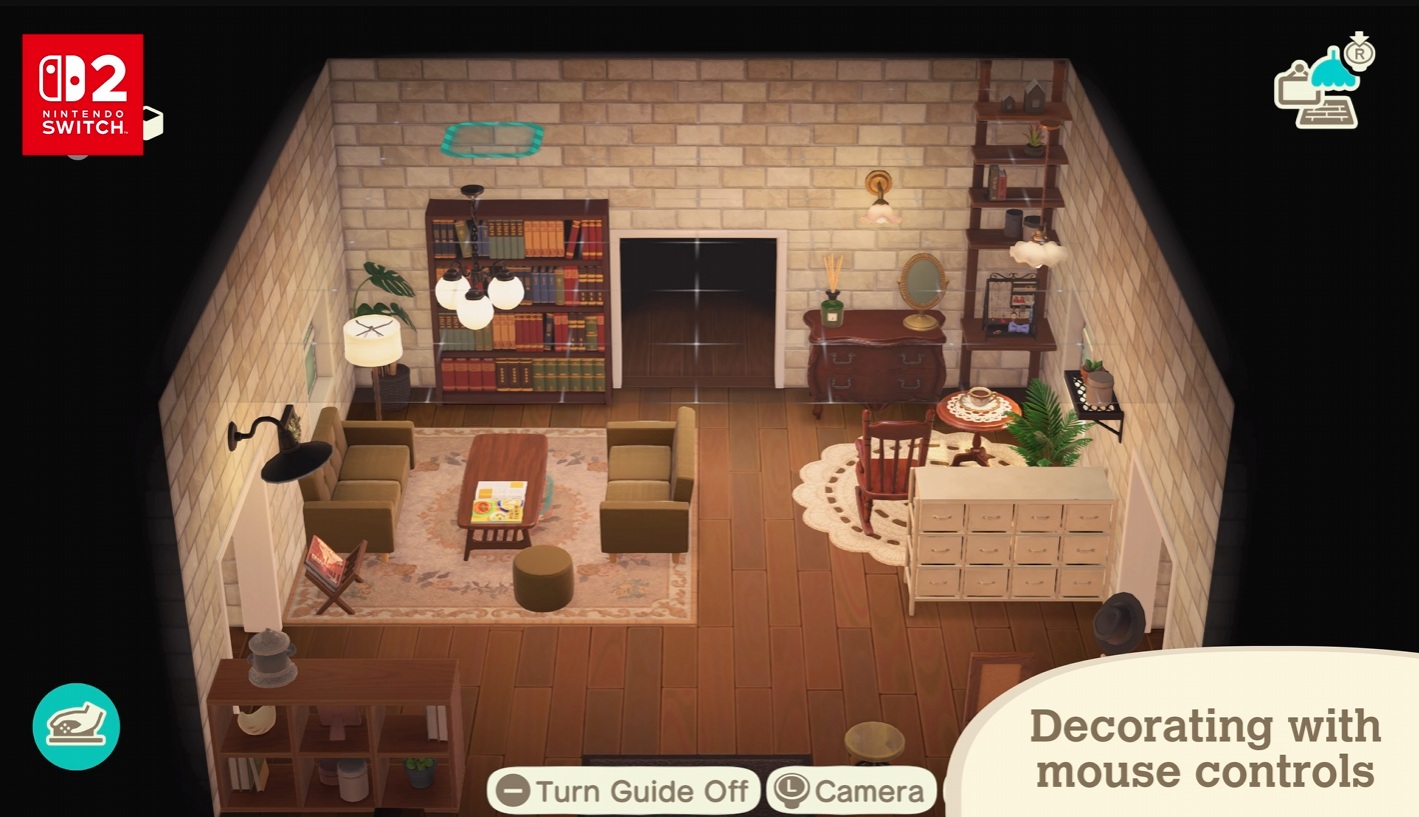The width and height of the screenshot is (1419, 817).
Task: Select the teal furniture placement mode icon
Action: coord(76,726)
